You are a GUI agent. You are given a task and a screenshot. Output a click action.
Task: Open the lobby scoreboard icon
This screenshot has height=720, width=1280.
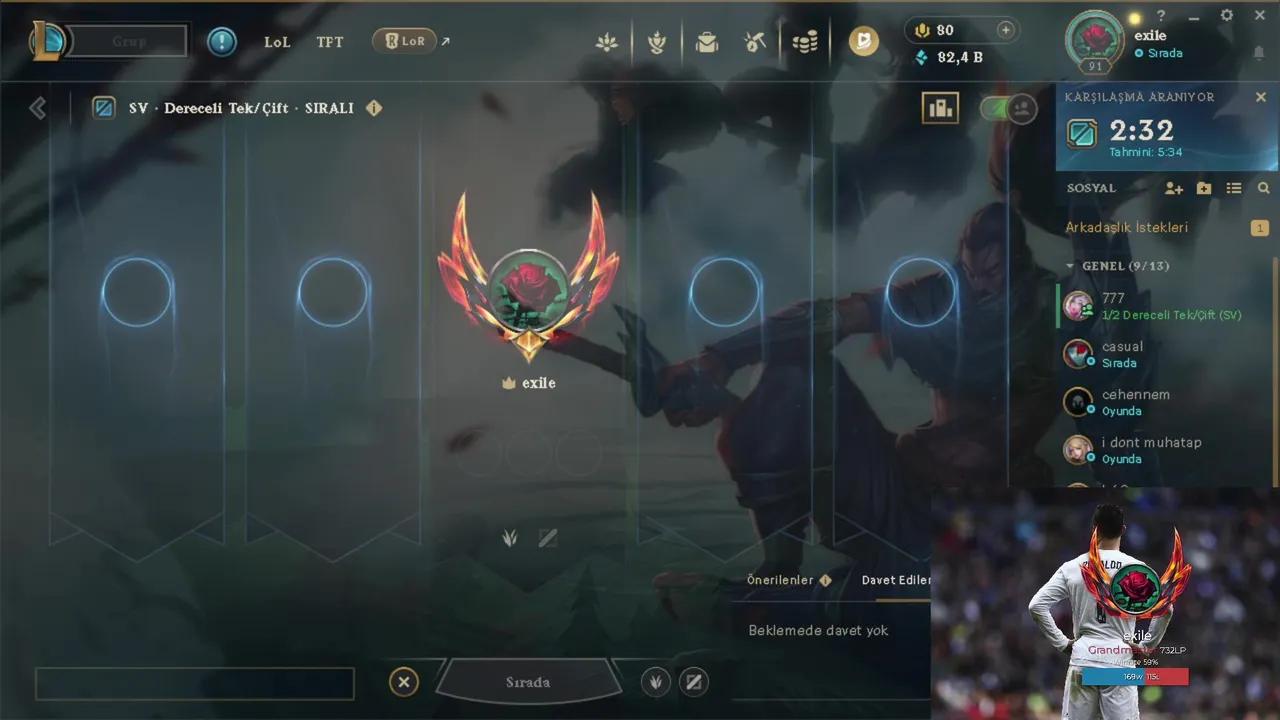coord(940,108)
